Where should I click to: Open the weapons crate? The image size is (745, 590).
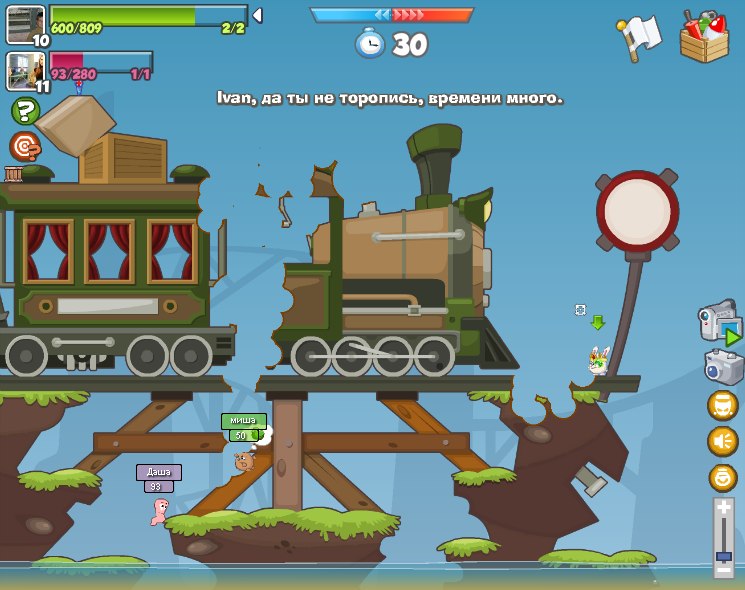click(x=704, y=38)
